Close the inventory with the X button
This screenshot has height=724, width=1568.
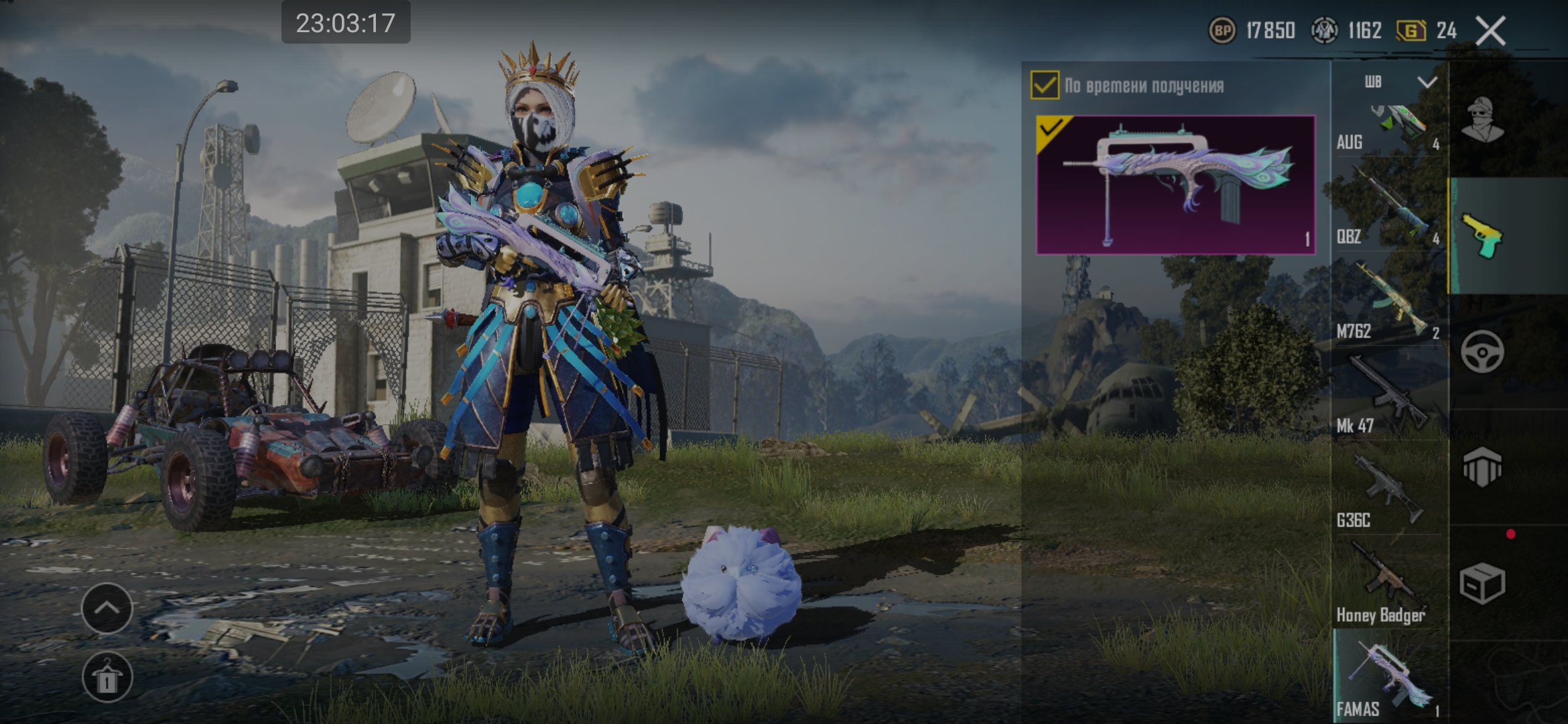(x=1490, y=31)
